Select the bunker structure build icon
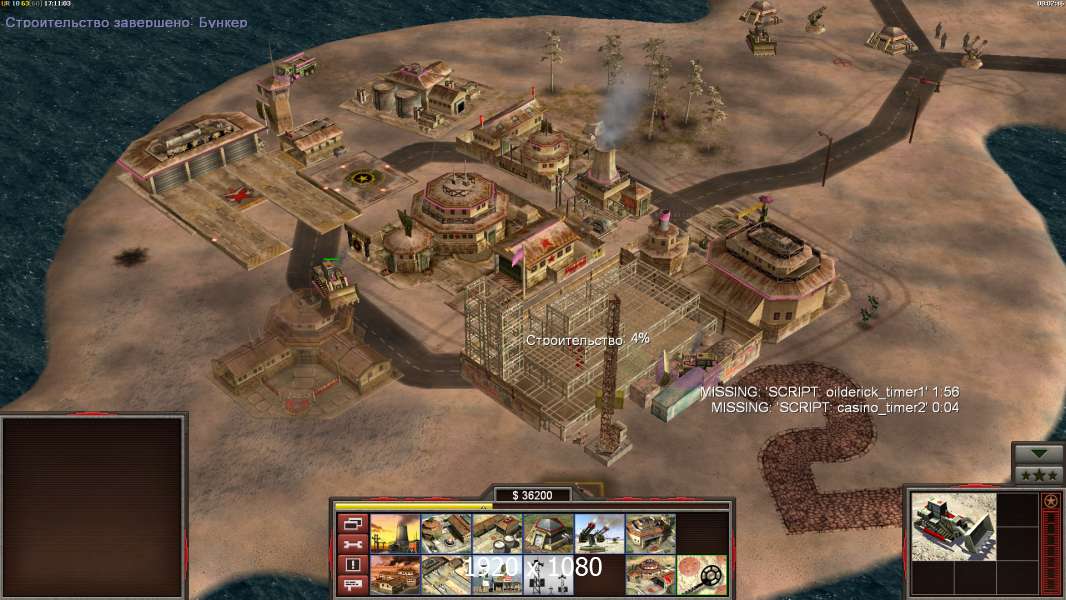 (548, 534)
